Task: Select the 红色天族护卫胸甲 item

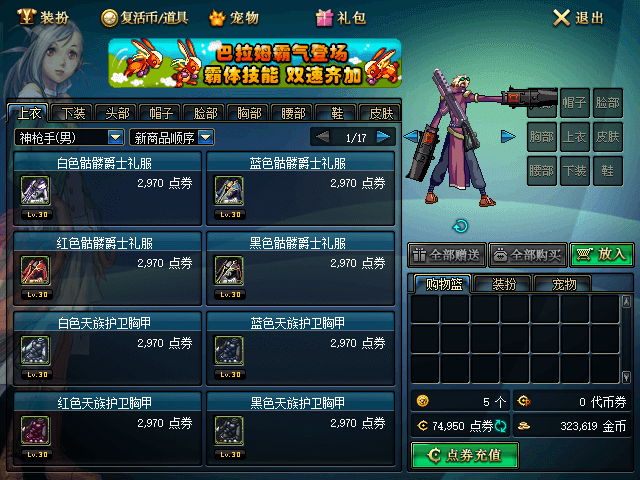Action: coord(104,425)
